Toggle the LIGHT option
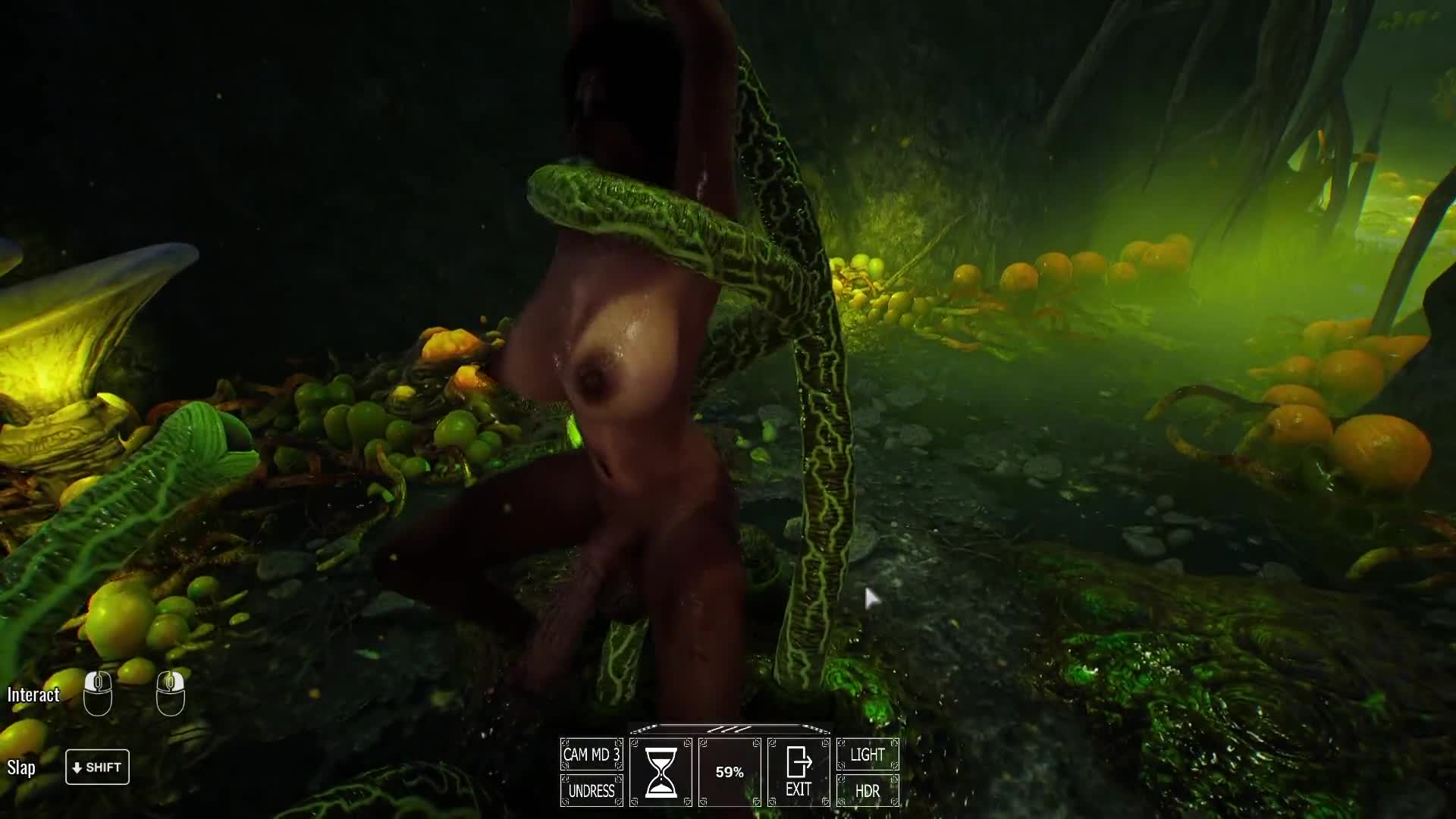1456x819 pixels. 868,755
